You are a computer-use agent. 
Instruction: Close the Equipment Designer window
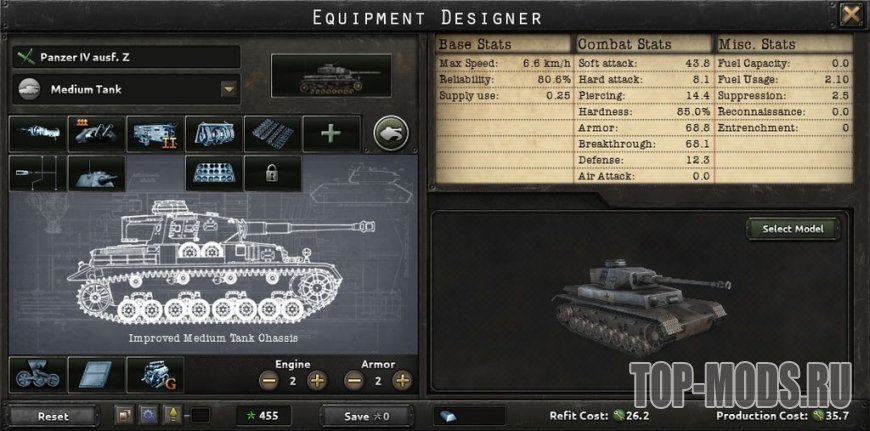click(x=850, y=15)
